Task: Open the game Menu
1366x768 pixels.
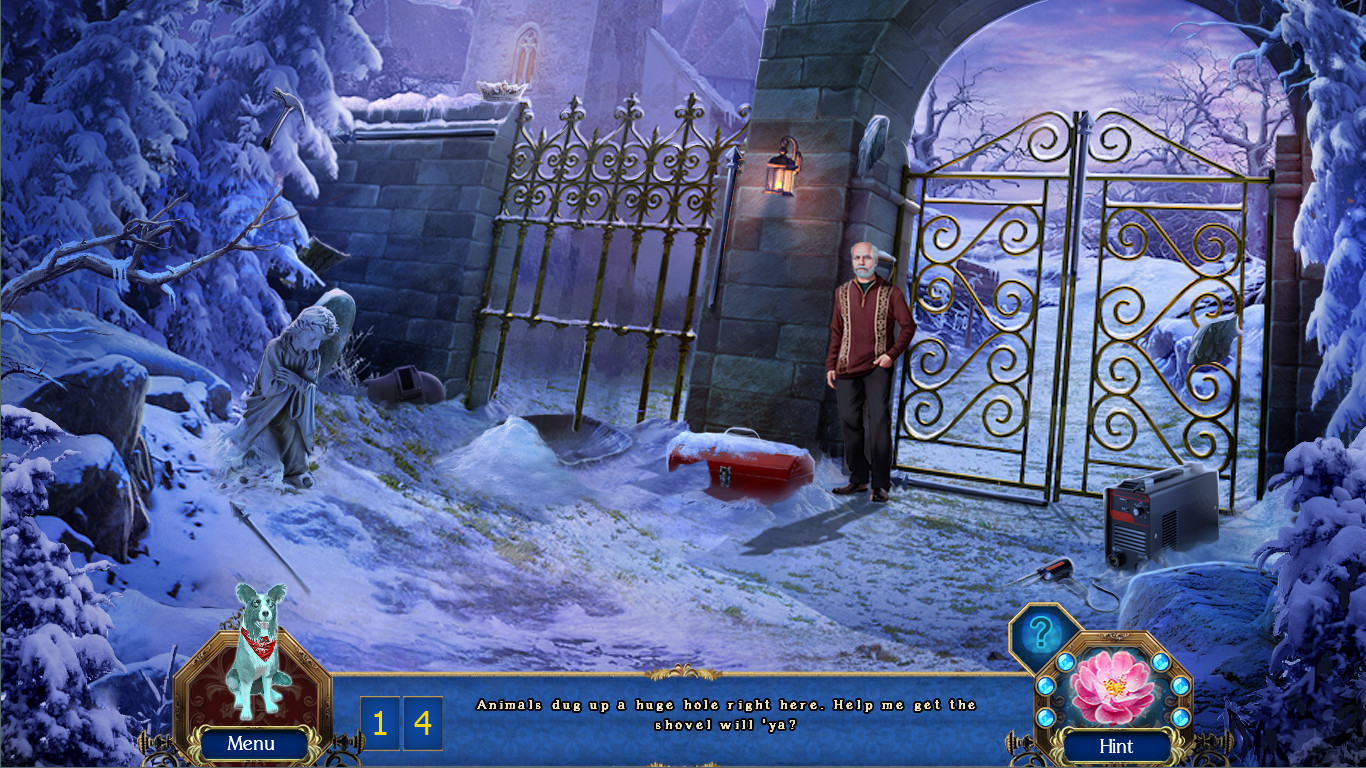Action: 251,744
